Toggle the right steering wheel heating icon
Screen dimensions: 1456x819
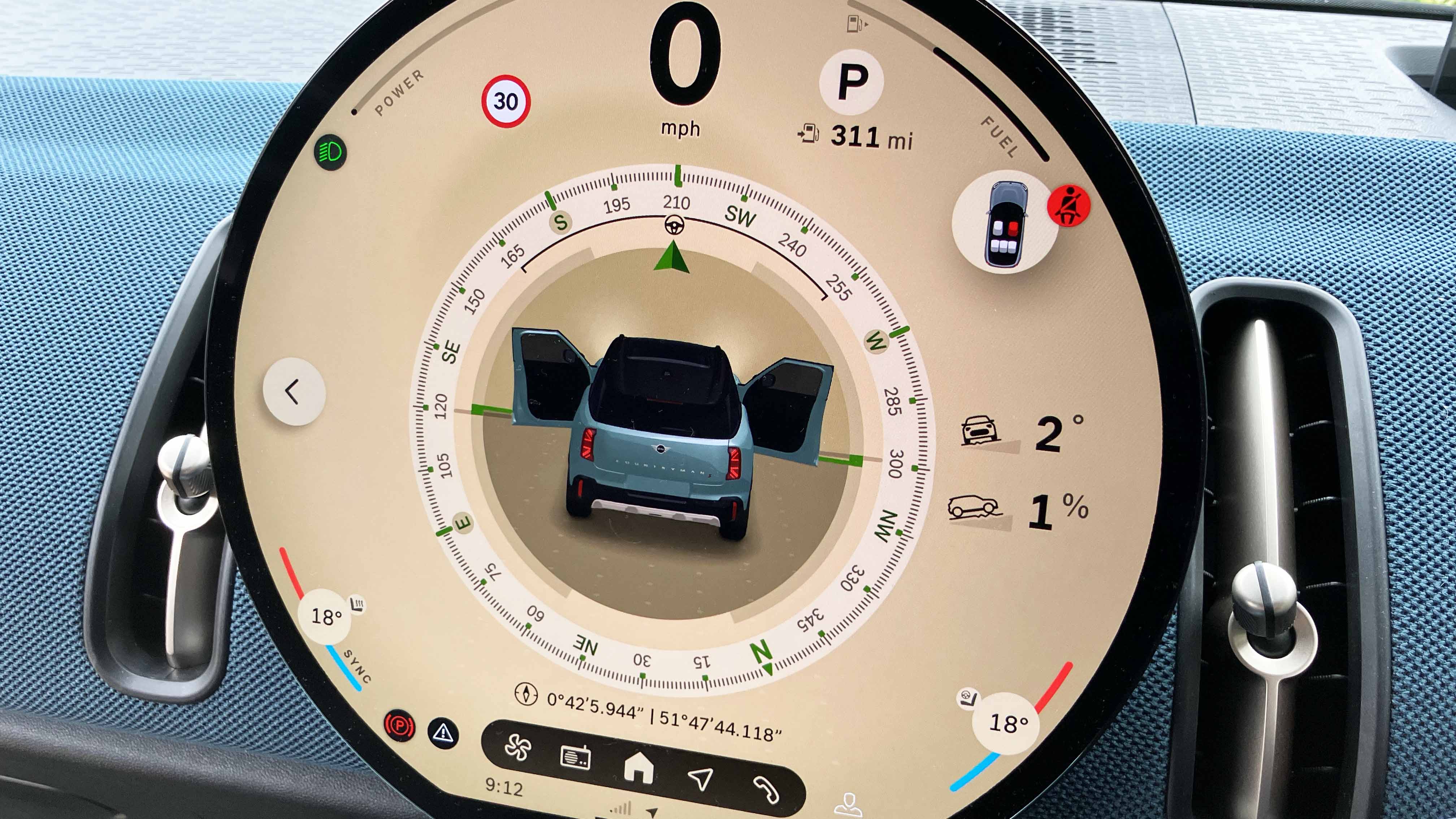(968, 698)
